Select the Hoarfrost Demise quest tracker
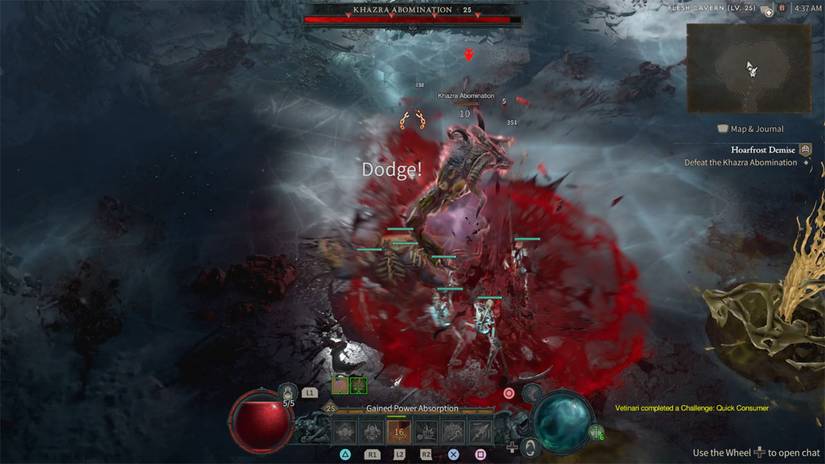Image resolution: width=825 pixels, height=464 pixels. (762, 149)
